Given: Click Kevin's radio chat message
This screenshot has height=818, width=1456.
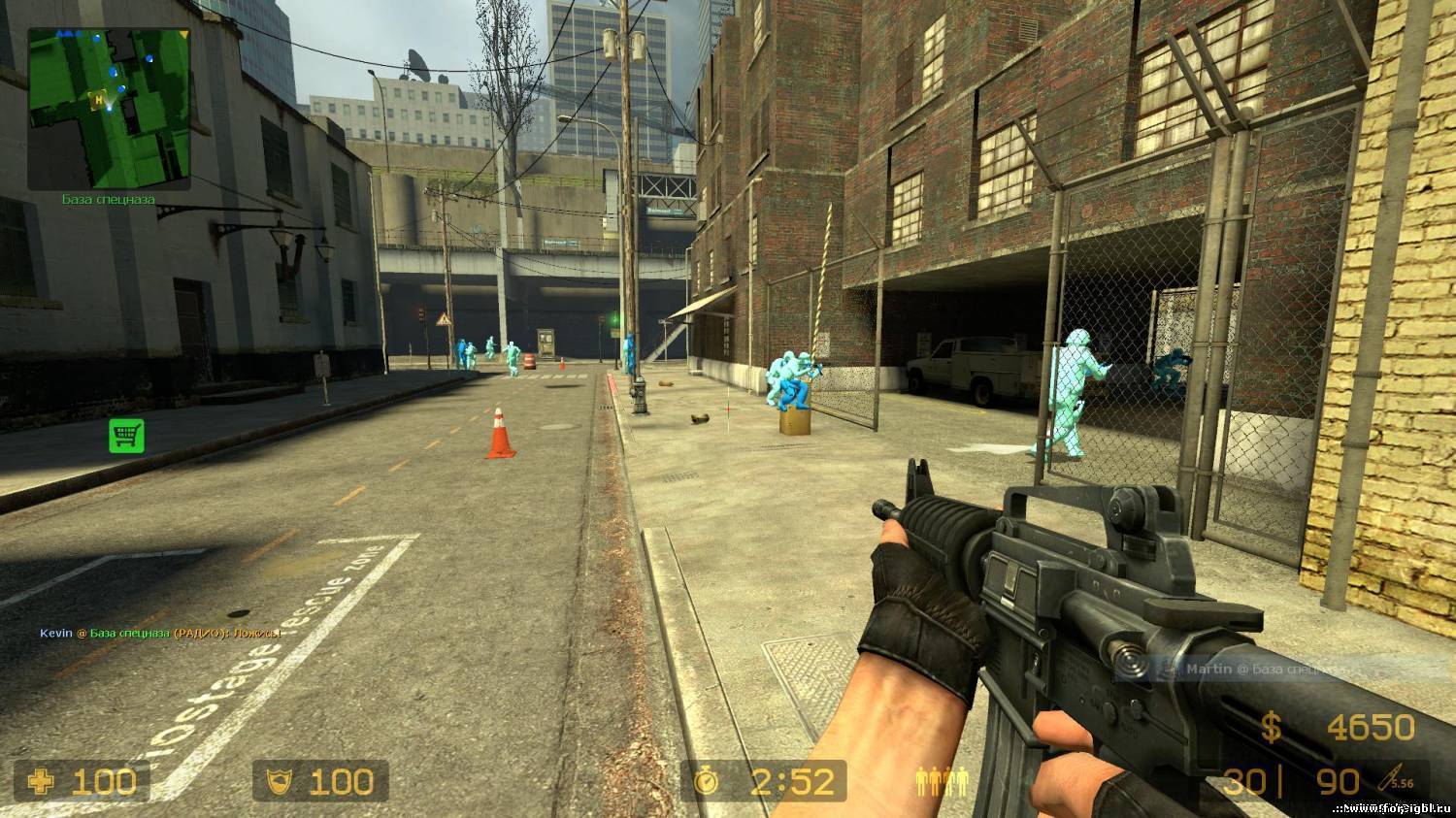Looking at the screenshot, I should coord(160,632).
